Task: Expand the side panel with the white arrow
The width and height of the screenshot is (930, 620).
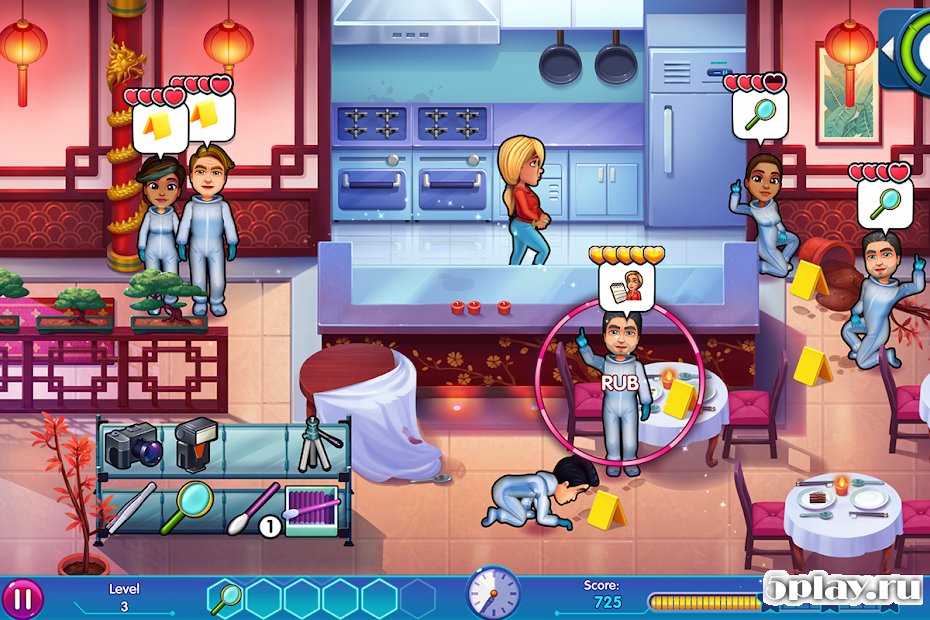Action: click(x=887, y=47)
